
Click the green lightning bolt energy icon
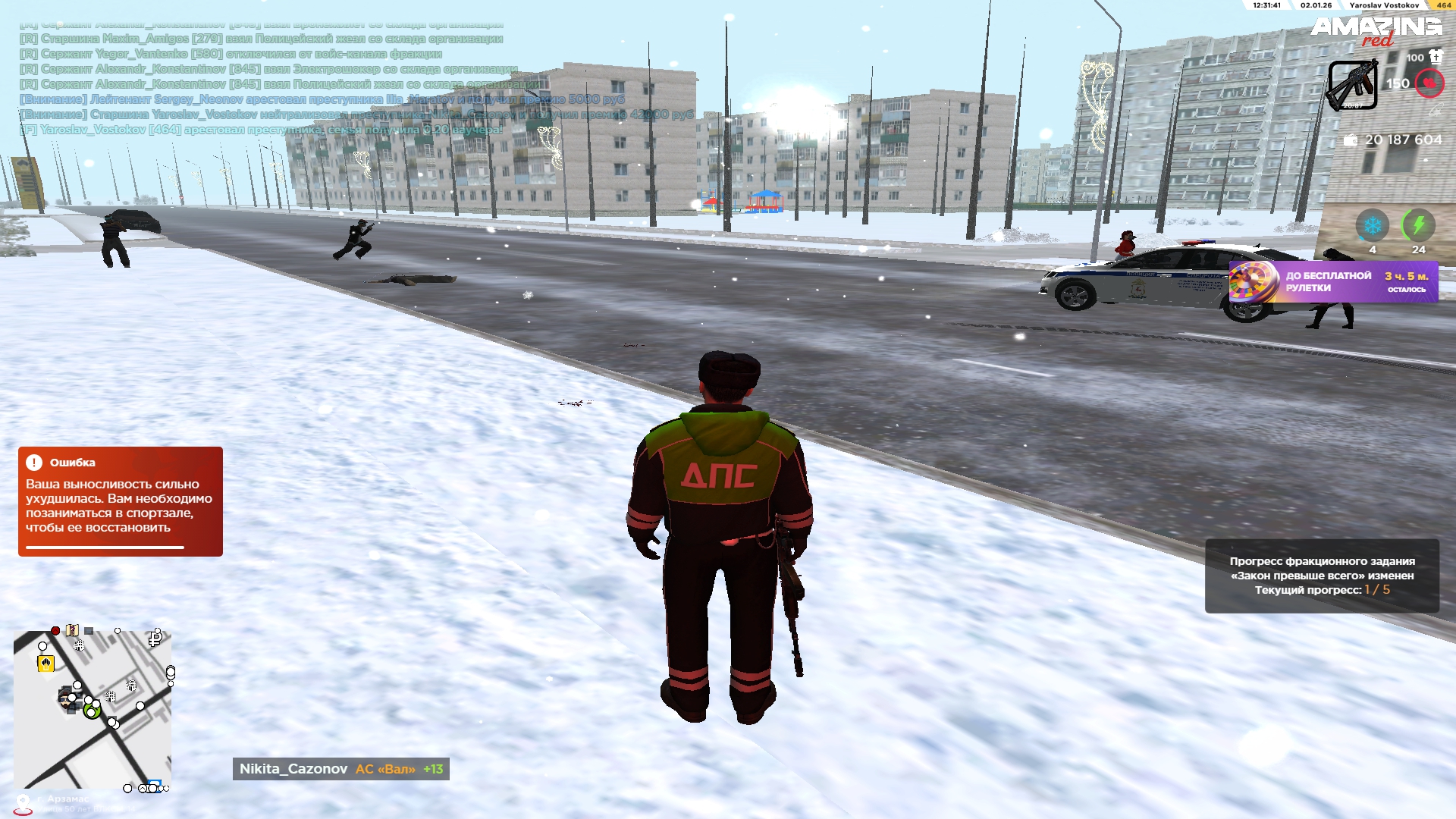[1418, 225]
